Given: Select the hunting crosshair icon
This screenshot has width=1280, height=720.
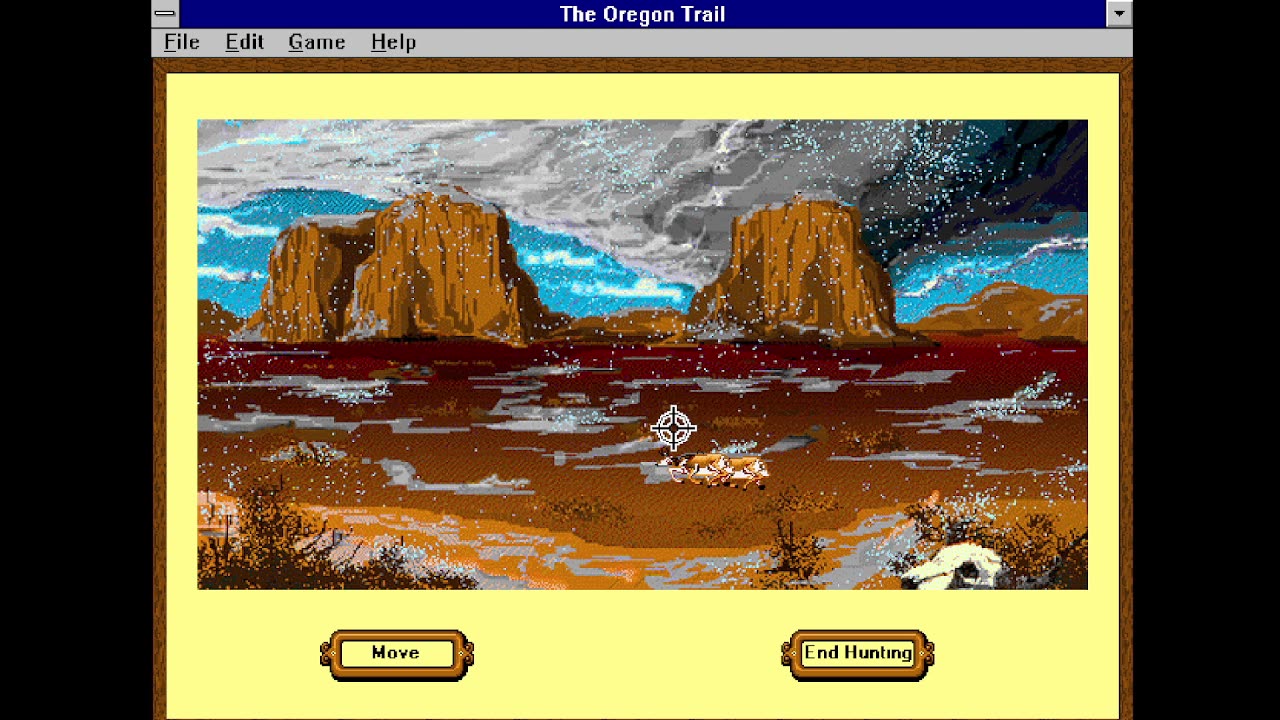Looking at the screenshot, I should pyautogui.click(x=673, y=428).
